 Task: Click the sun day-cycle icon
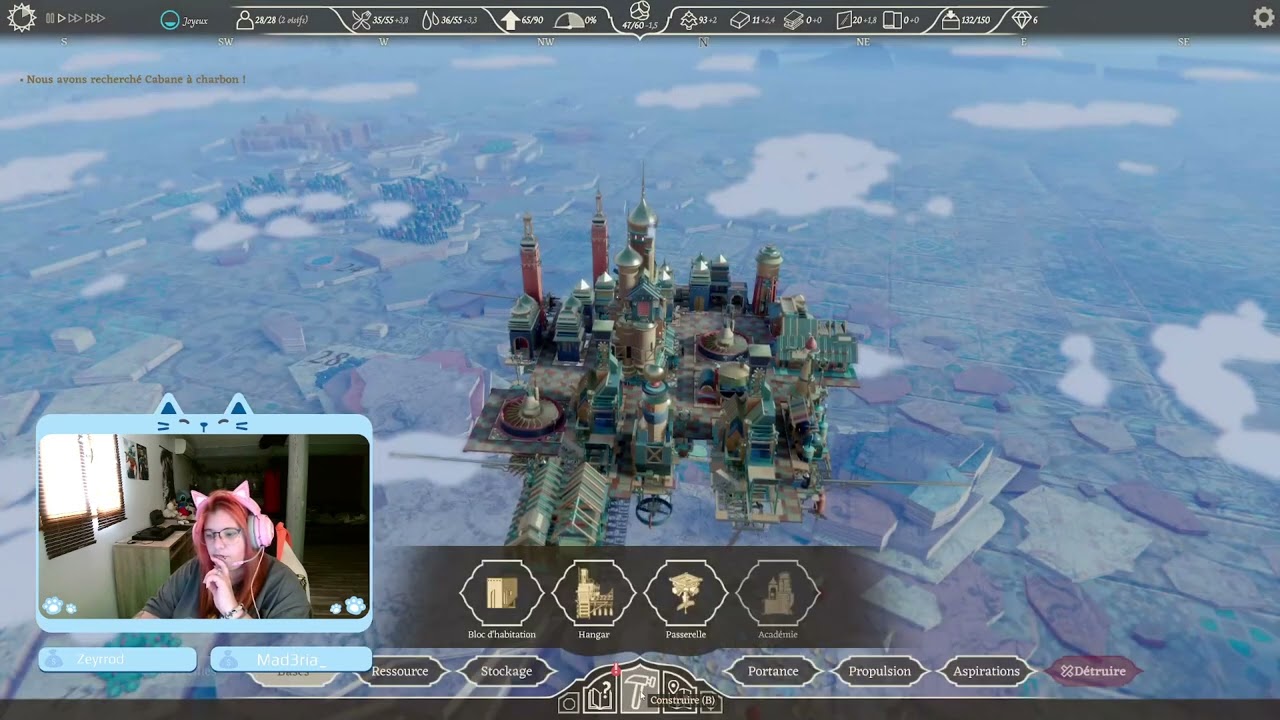21,17
